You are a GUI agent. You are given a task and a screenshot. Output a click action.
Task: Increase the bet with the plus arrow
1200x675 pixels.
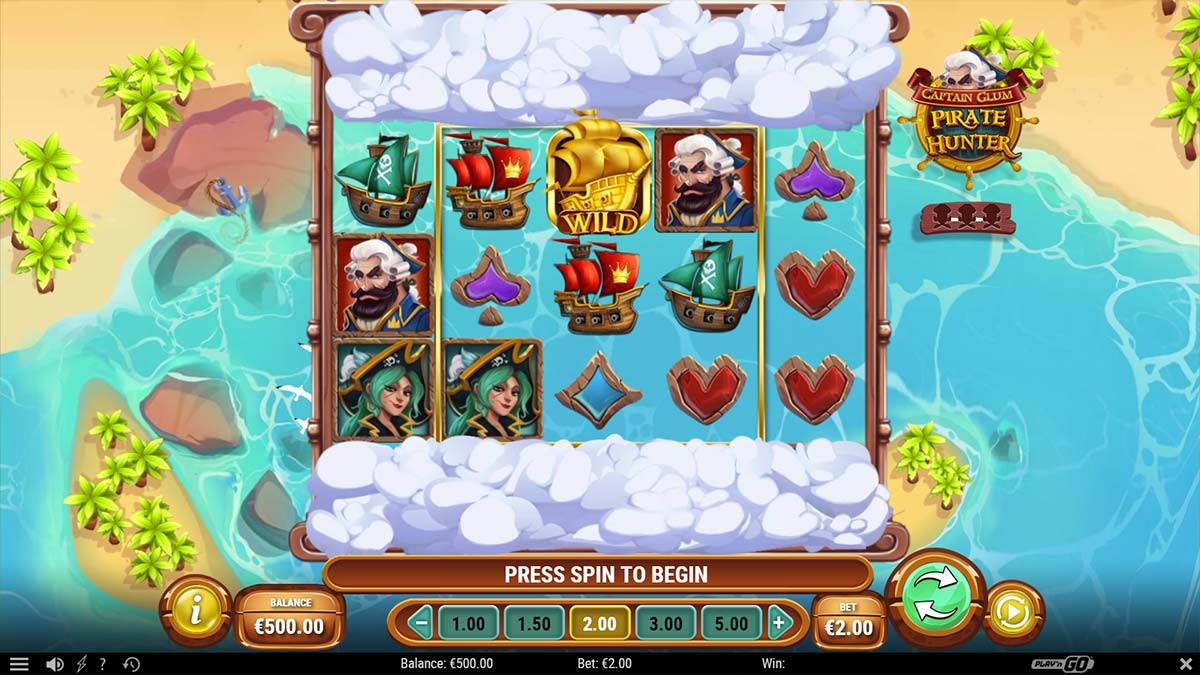pyautogui.click(x=778, y=624)
